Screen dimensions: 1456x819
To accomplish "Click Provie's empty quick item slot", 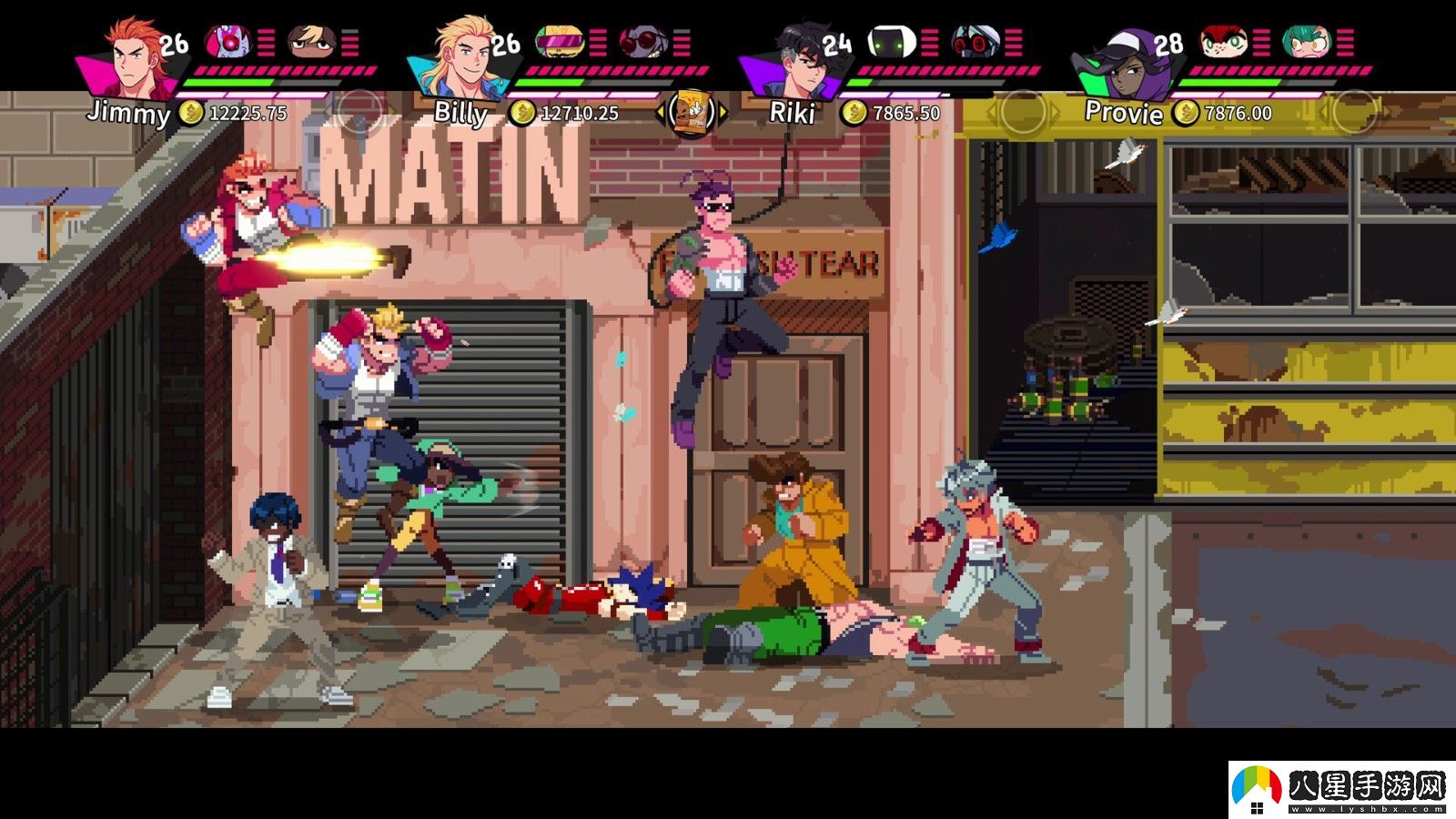I will pos(1352,113).
